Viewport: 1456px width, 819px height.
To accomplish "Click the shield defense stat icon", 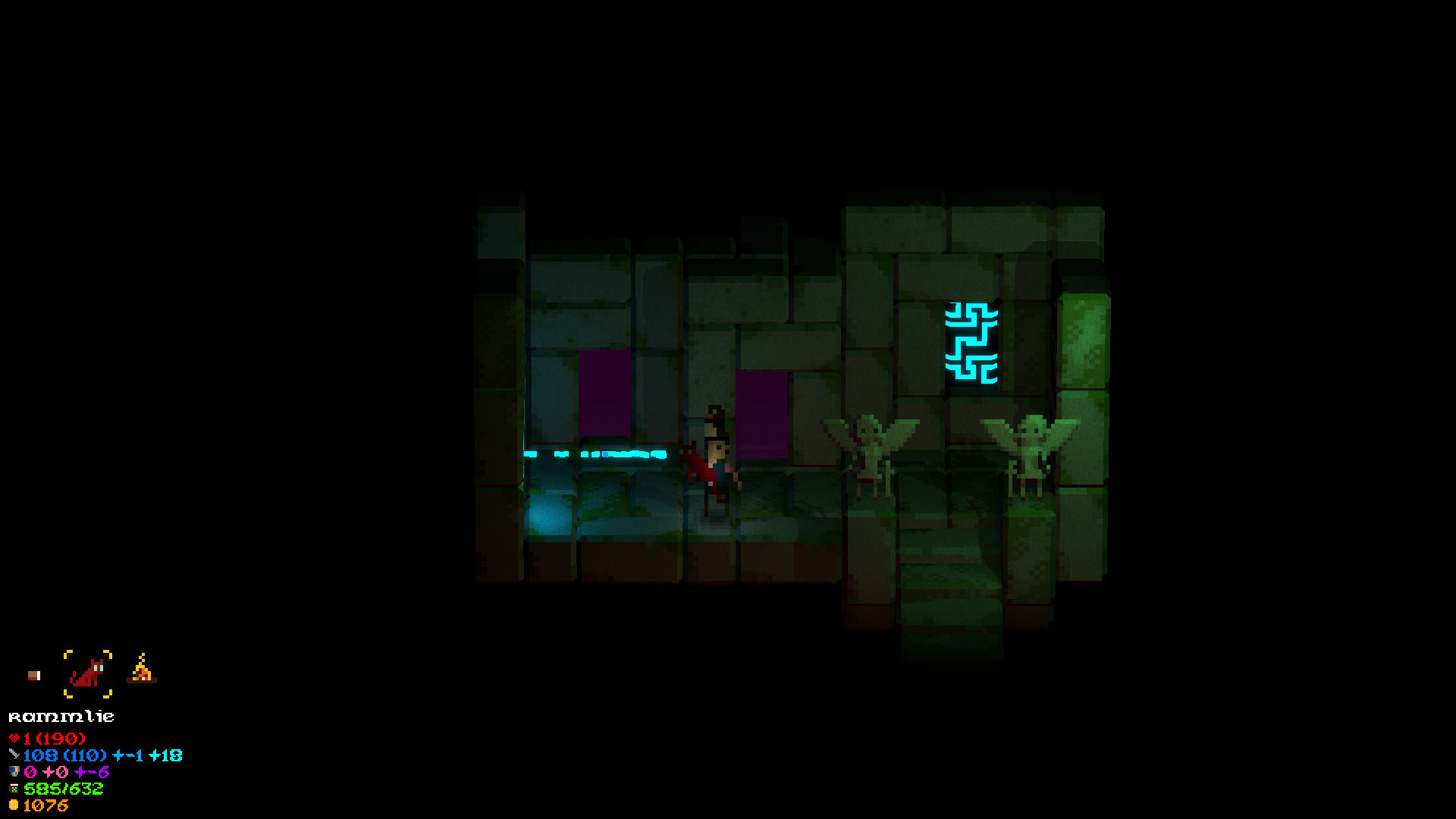I will point(14,772).
